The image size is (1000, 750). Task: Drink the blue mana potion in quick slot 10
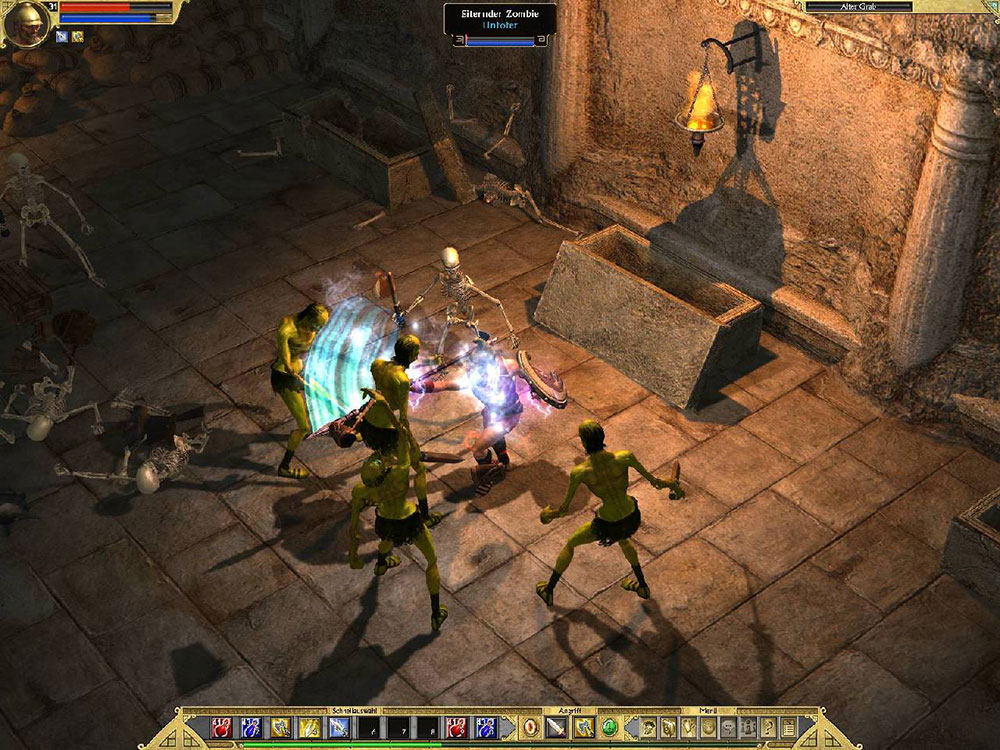point(487,727)
